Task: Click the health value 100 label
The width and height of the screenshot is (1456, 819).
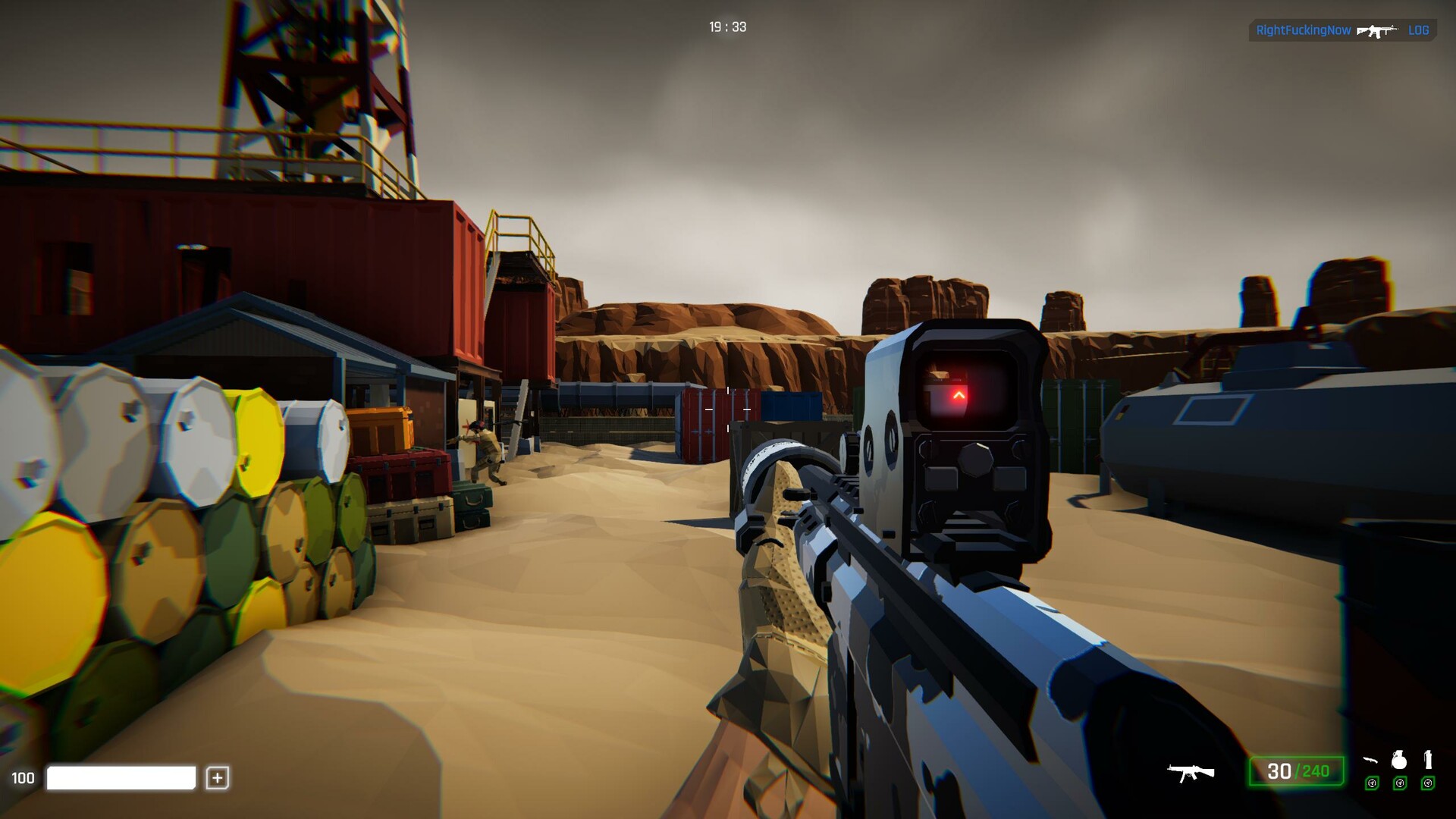Action: coord(24,778)
